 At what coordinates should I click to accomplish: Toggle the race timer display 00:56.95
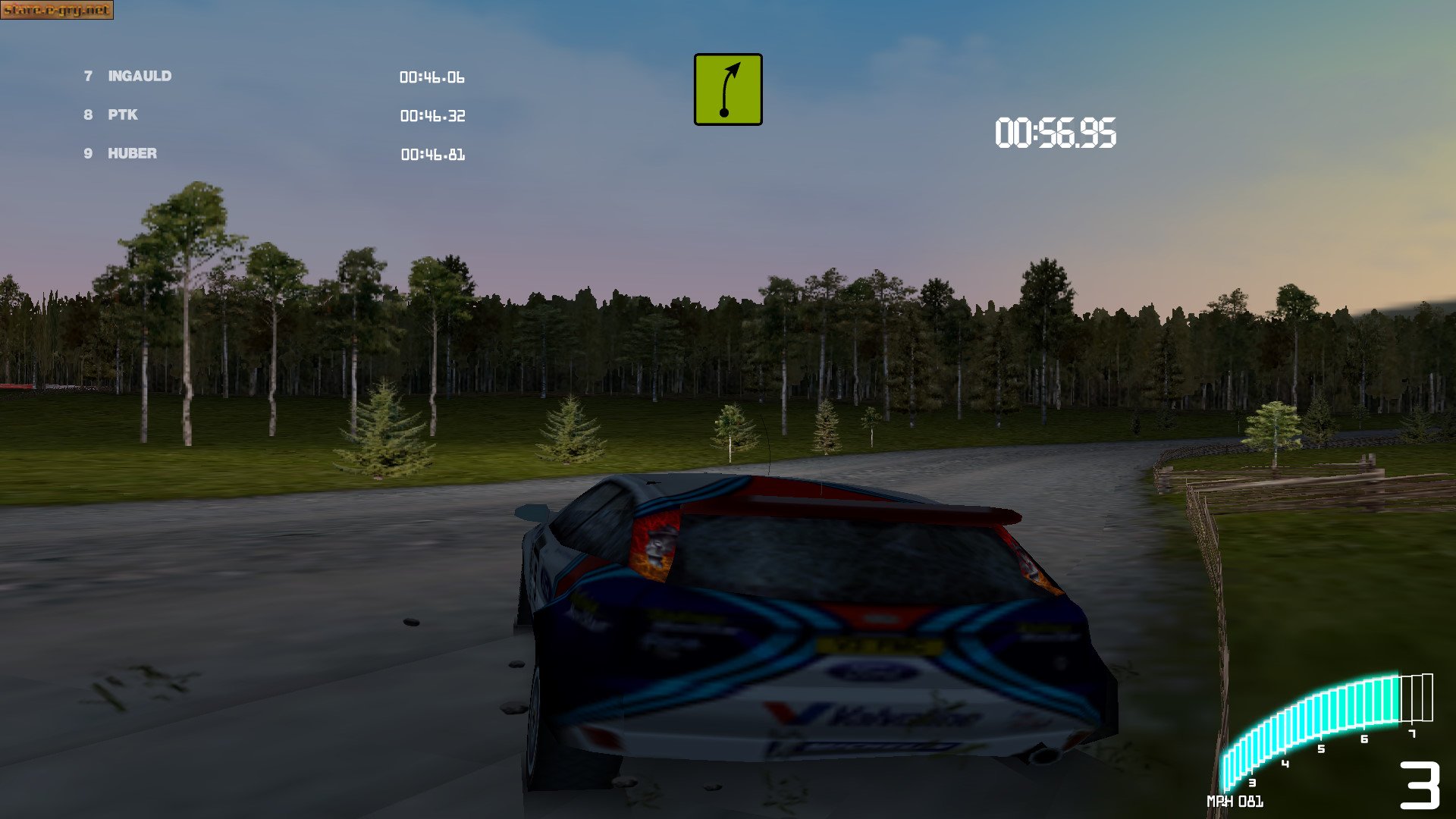point(1054,131)
